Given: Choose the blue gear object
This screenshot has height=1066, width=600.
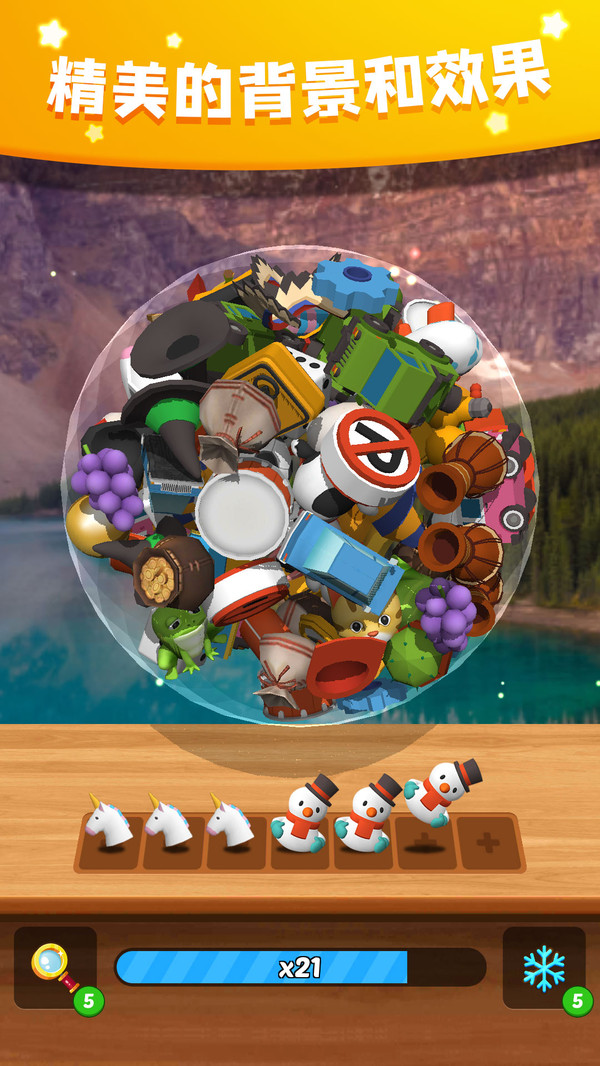Looking at the screenshot, I should coord(357,281).
